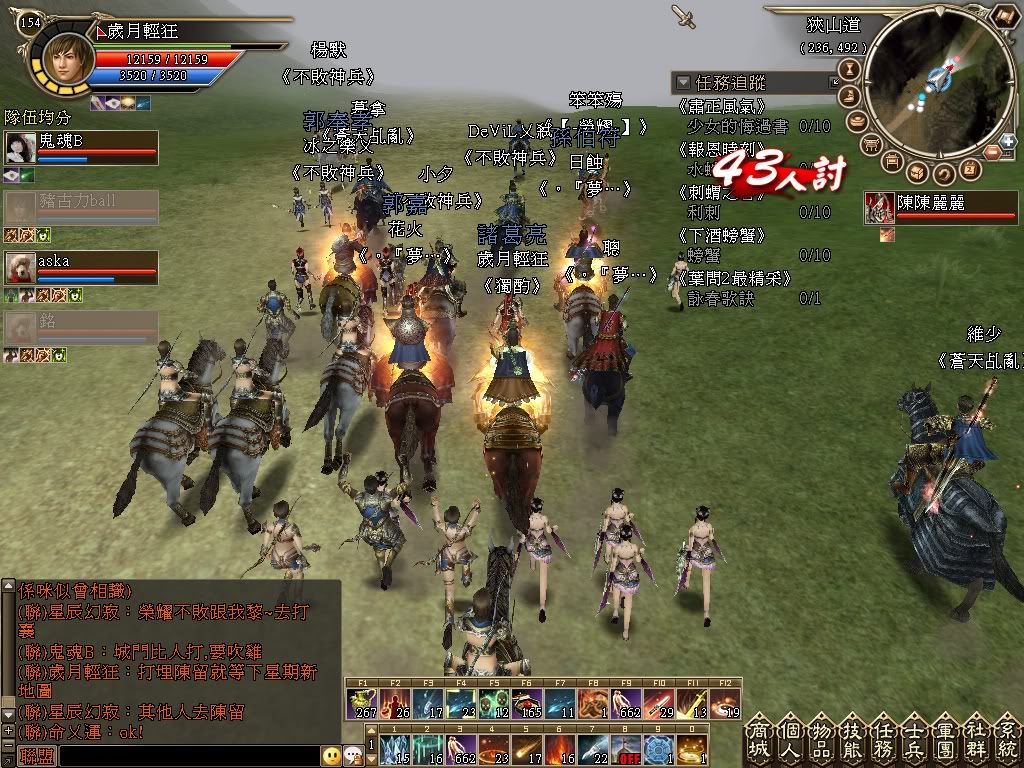
Task: Open the 商城 shop menu
Action: click(x=760, y=741)
